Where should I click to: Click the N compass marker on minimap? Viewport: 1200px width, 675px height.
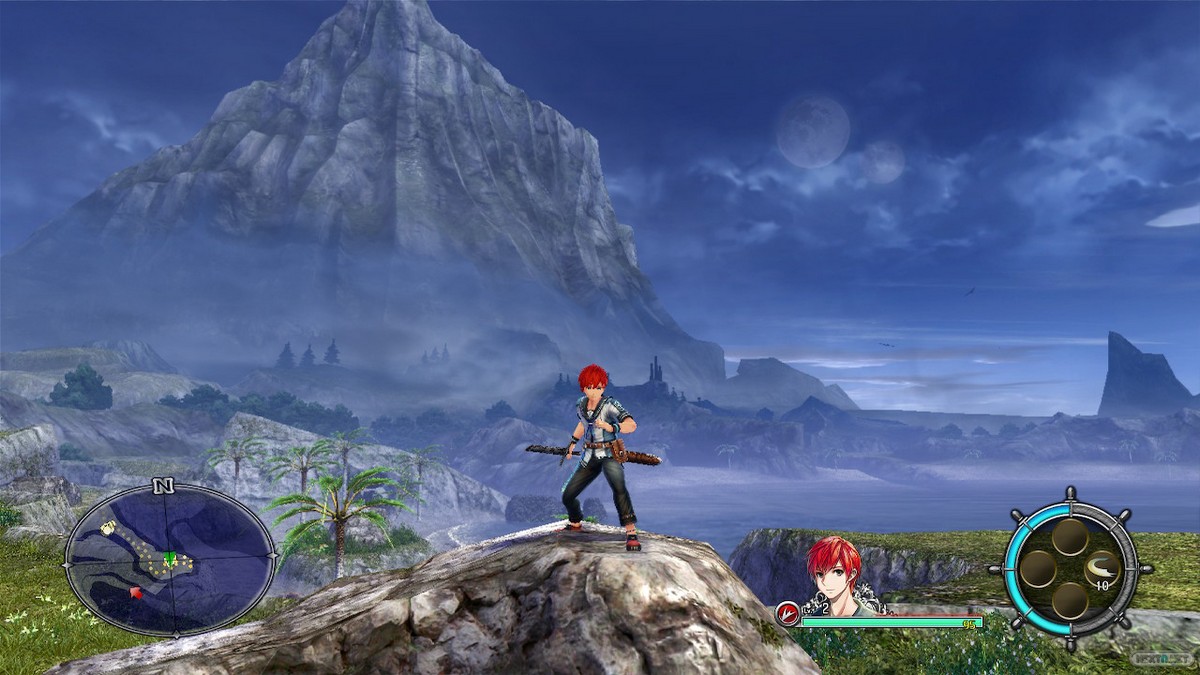(164, 487)
